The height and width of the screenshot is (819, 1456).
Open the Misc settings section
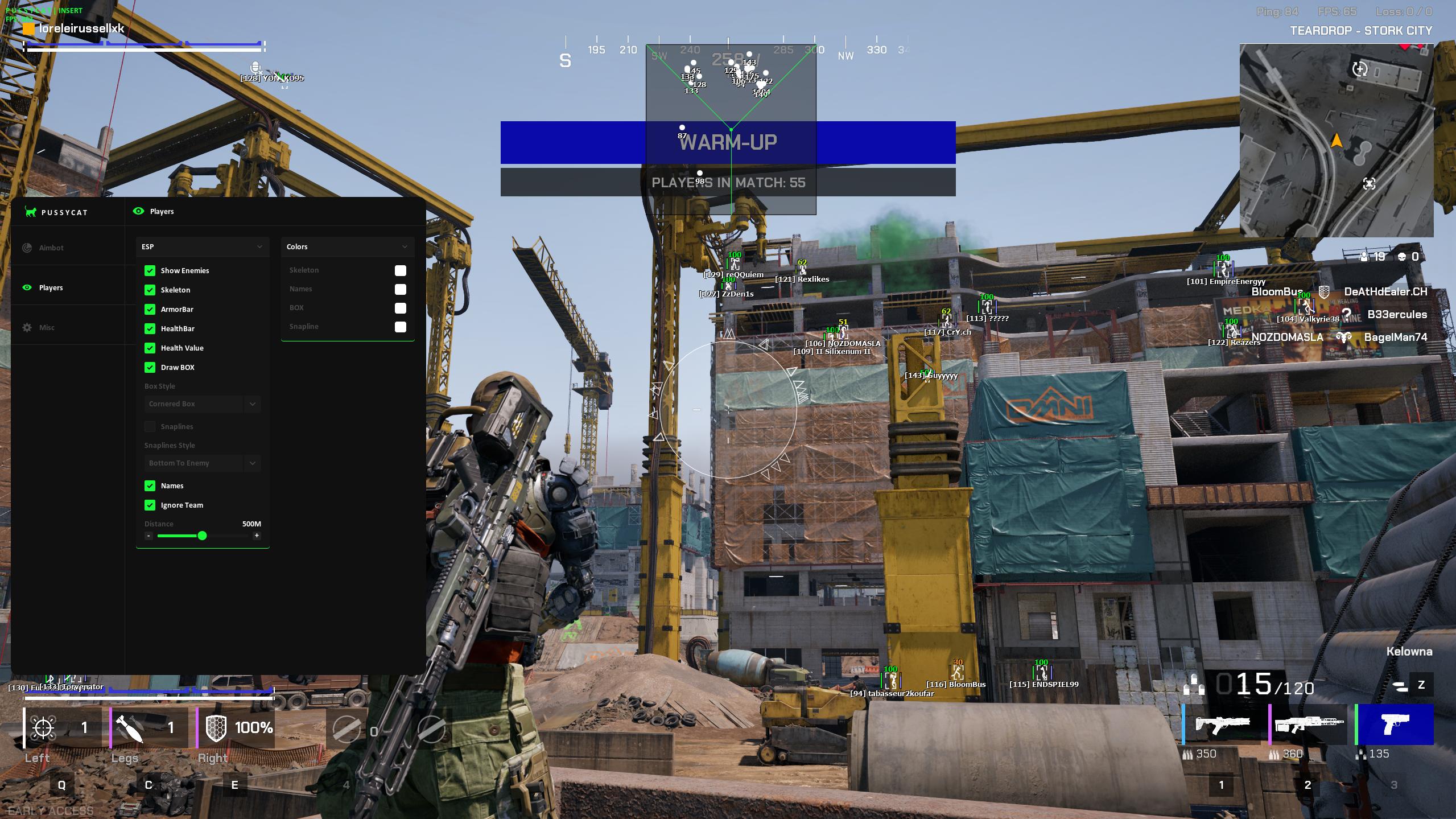(x=27, y=327)
